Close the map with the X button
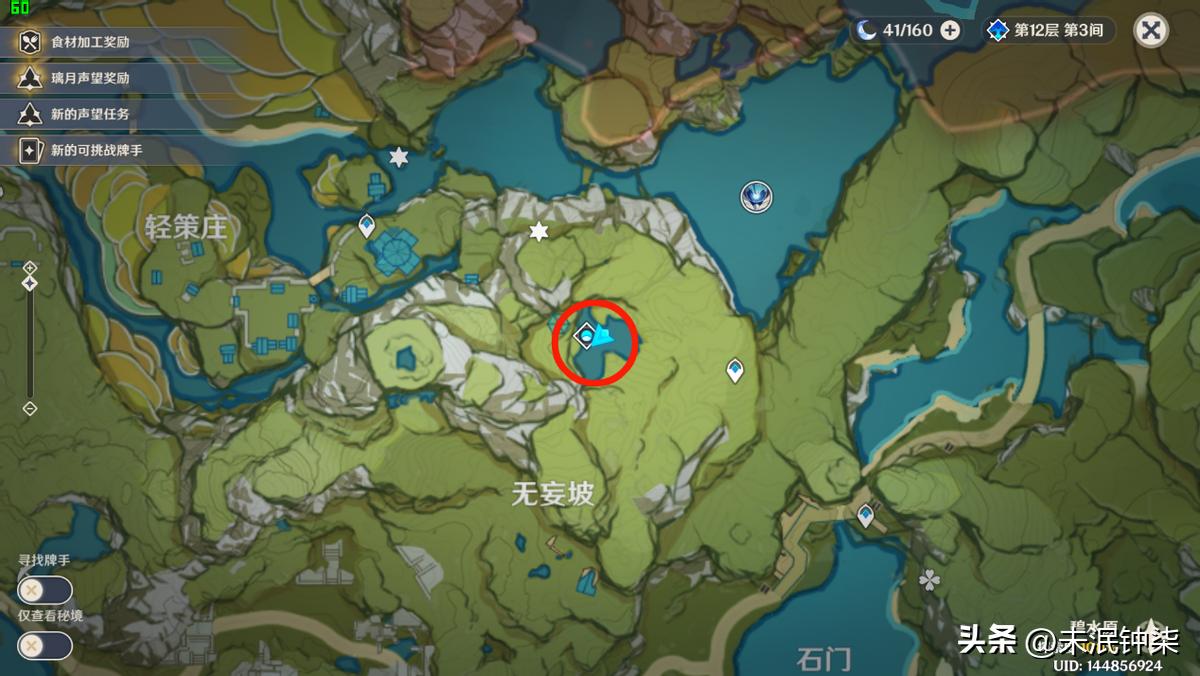This screenshot has height=676, width=1200. click(x=1151, y=30)
